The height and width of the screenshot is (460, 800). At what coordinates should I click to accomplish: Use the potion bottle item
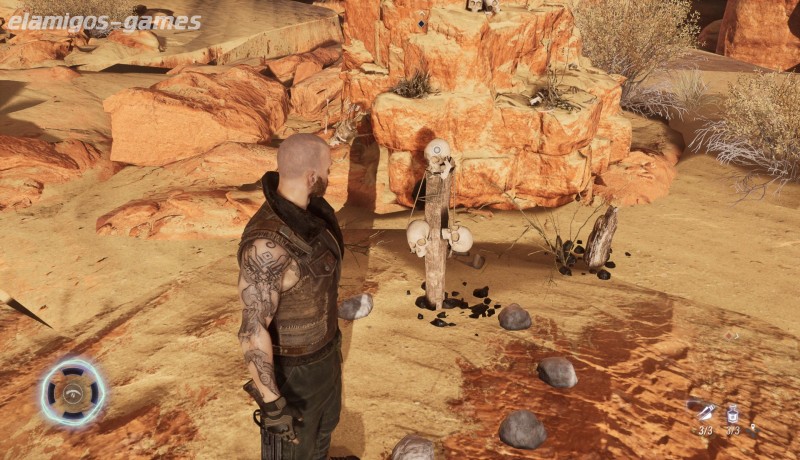733,413
